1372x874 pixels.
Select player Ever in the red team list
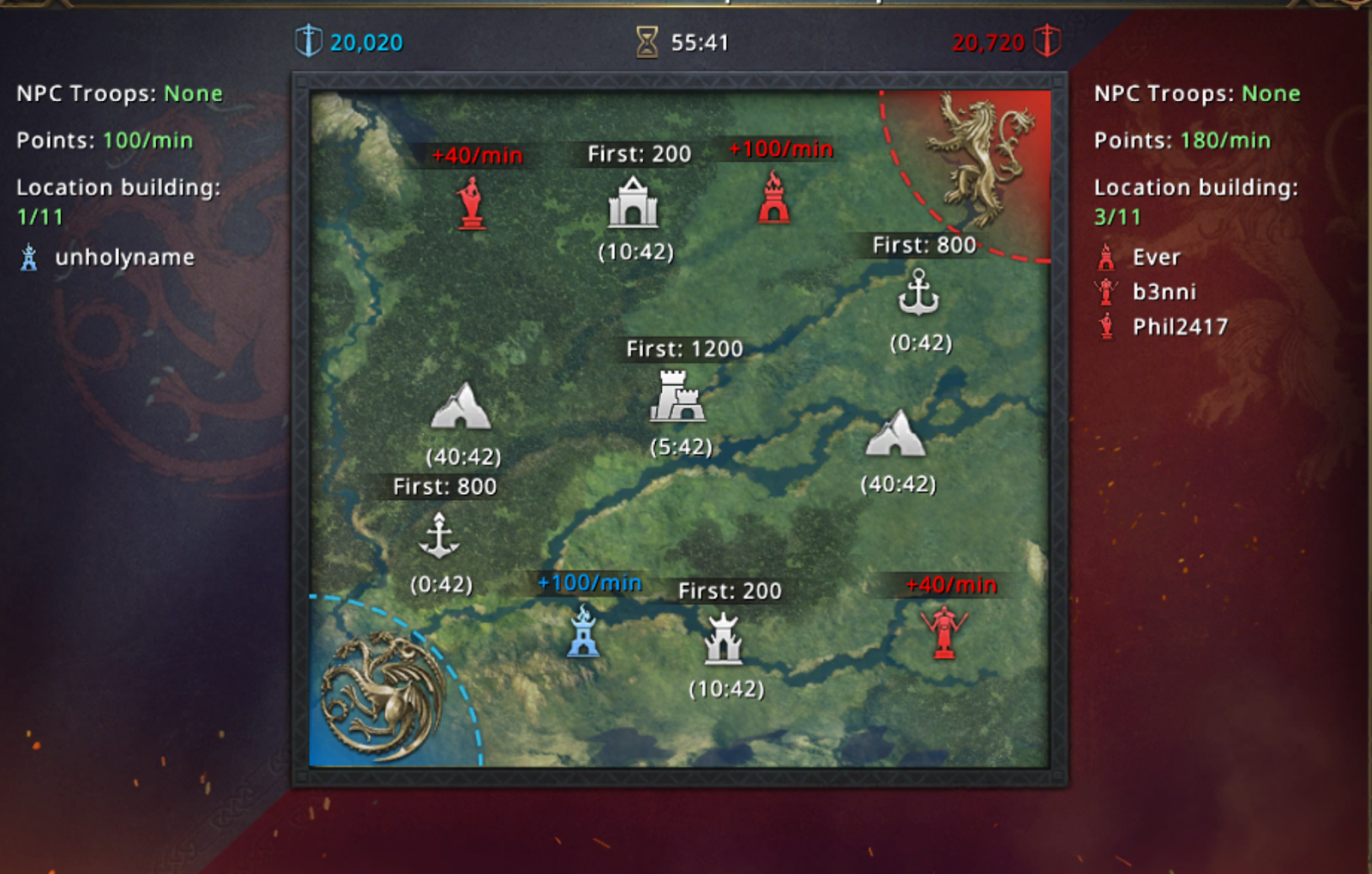(x=1156, y=257)
